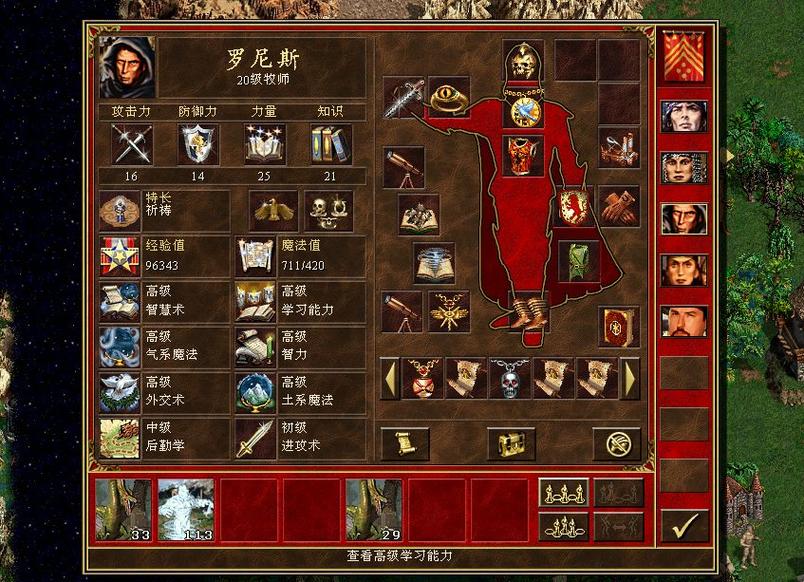Screen dimensions: 804x582
Task: Show previous backpack artifacts with left arrow
Action: click(390, 380)
